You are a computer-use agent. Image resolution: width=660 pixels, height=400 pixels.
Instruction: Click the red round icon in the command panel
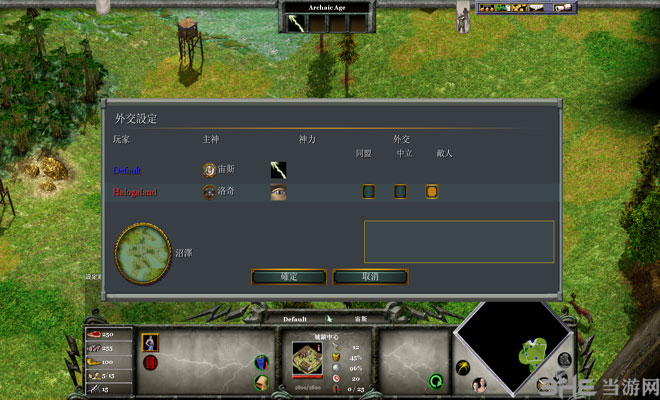pyautogui.click(x=151, y=362)
